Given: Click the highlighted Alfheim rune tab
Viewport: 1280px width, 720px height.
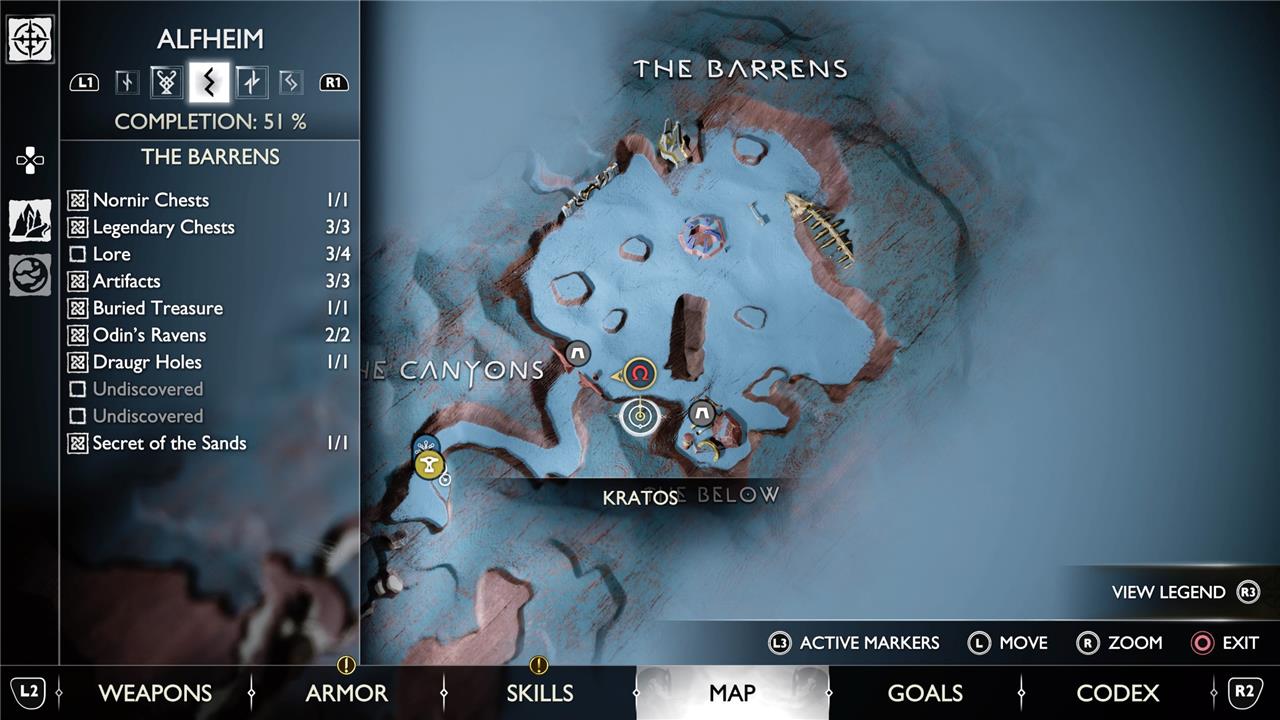Looking at the screenshot, I should [x=209, y=82].
